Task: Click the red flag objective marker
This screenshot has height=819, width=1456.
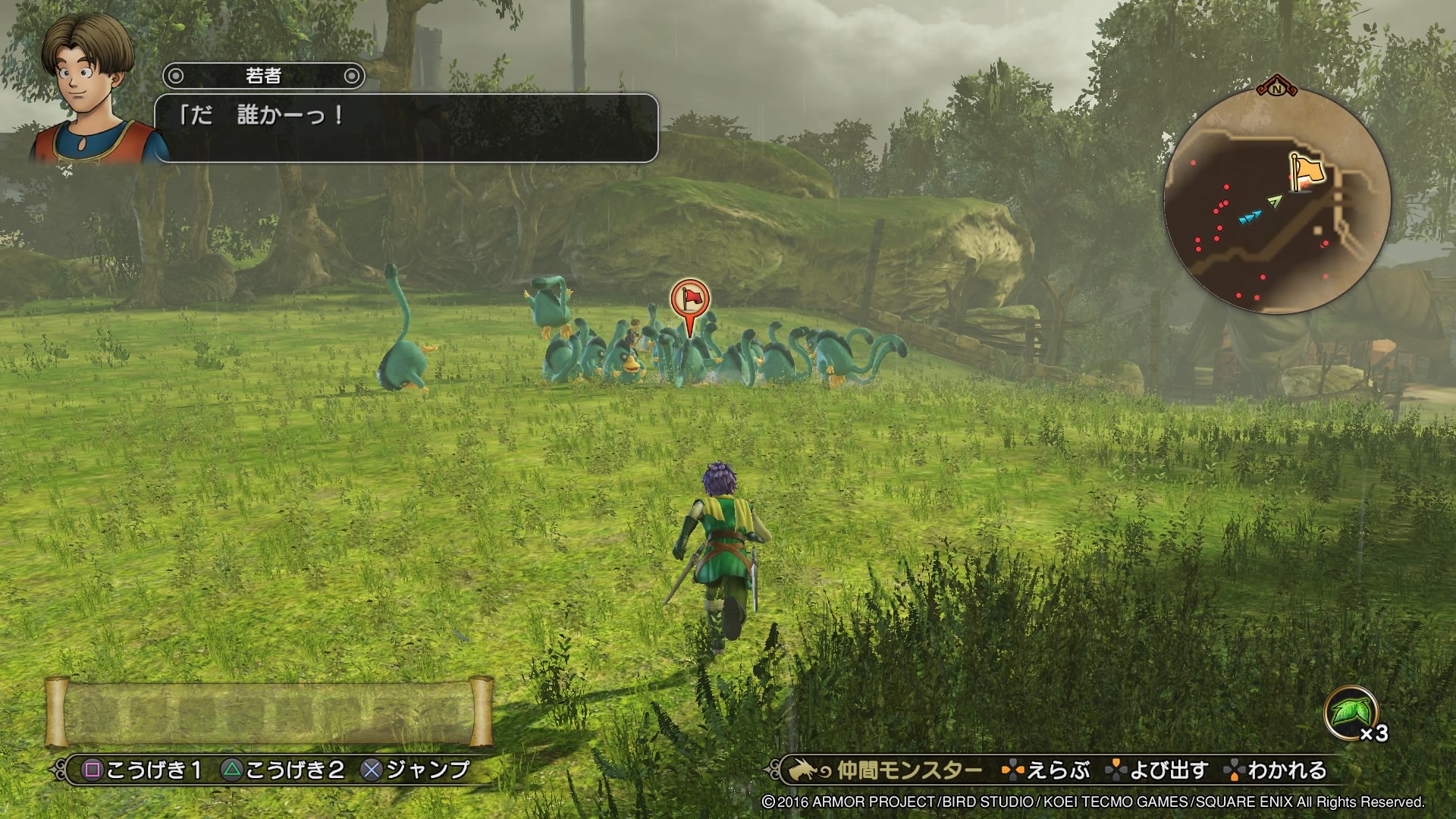Action: tap(689, 299)
